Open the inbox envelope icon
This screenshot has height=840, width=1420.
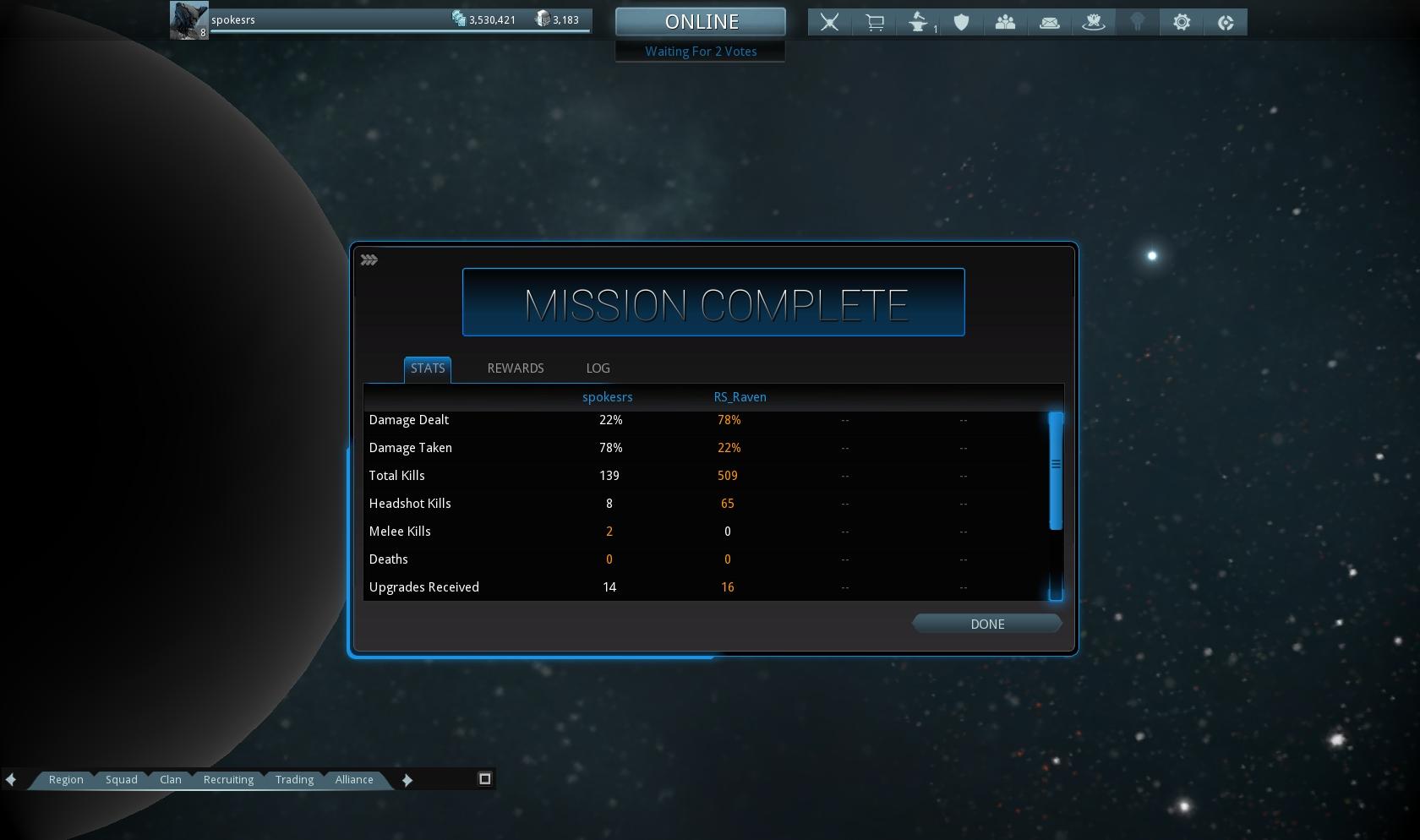pyautogui.click(x=1050, y=23)
